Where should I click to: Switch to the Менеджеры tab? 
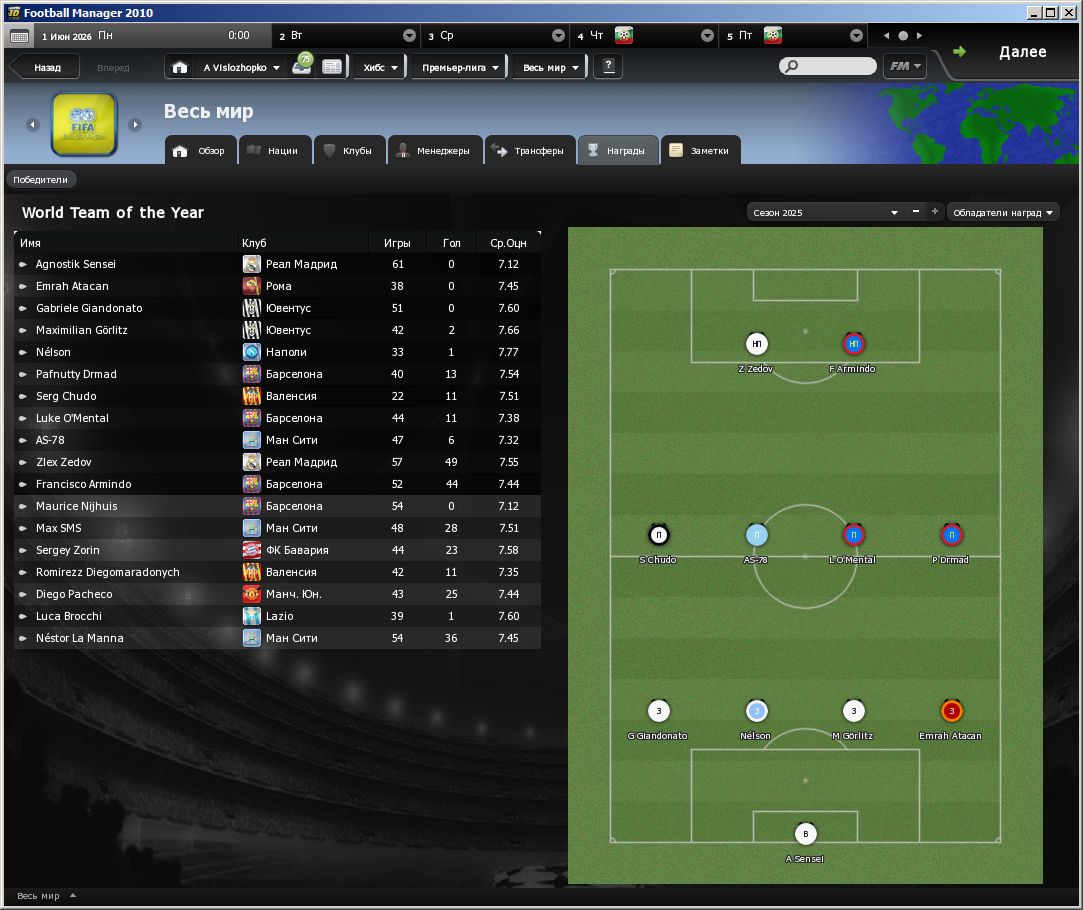(434, 151)
